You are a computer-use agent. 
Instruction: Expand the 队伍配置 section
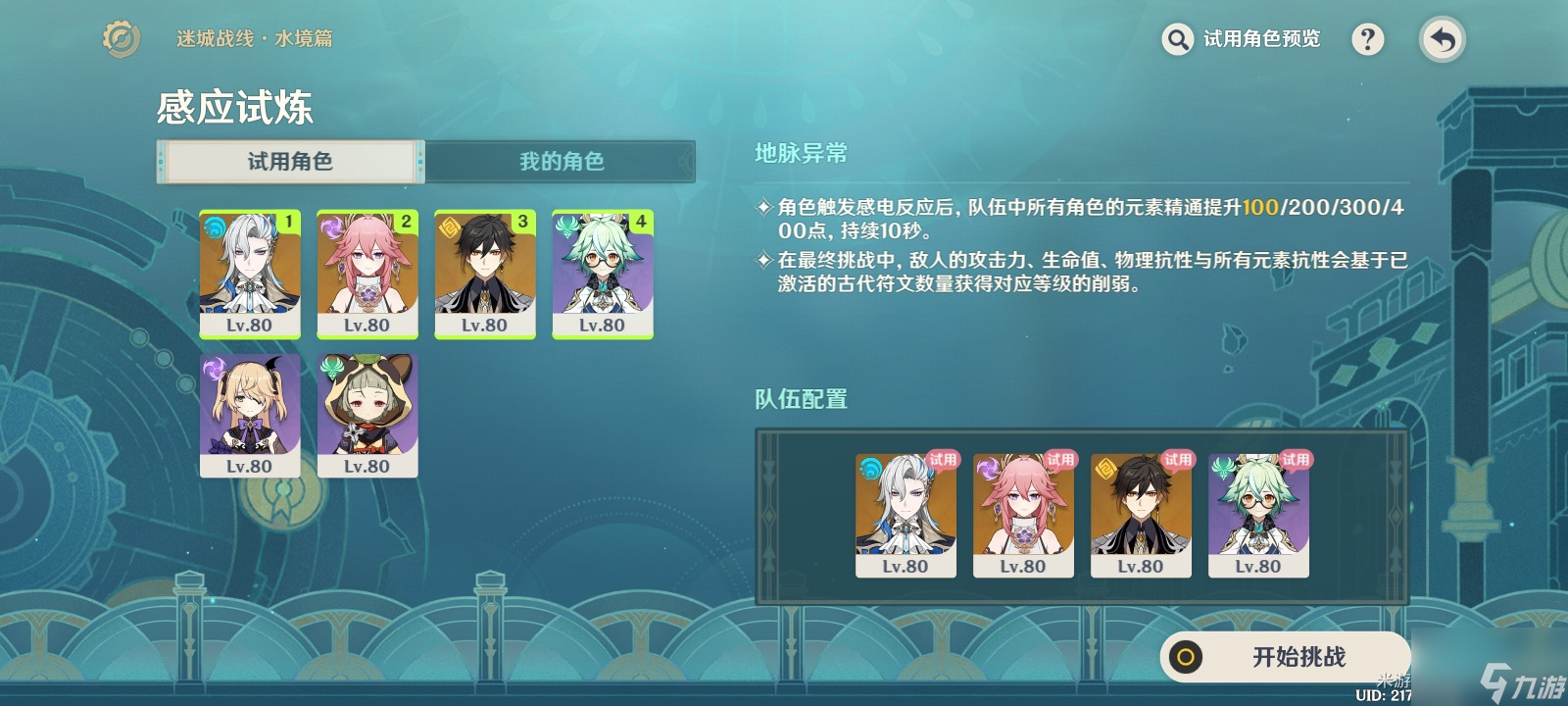pyautogui.click(x=800, y=400)
